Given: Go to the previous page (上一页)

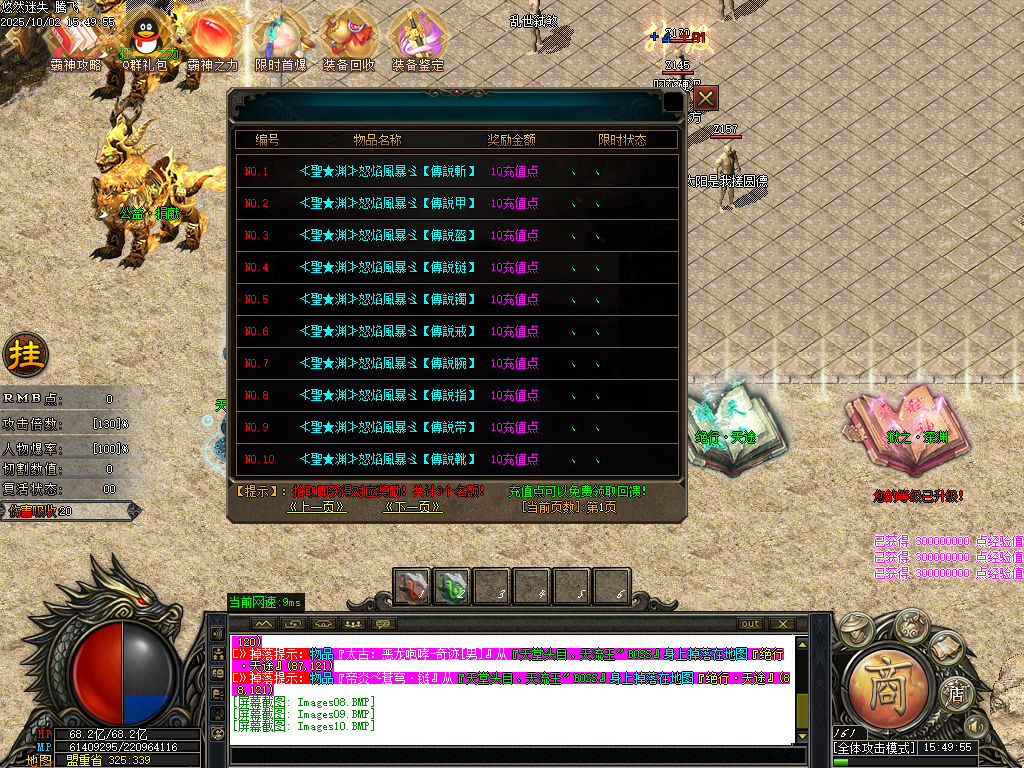Looking at the screenshot, I should pos(317,507).
